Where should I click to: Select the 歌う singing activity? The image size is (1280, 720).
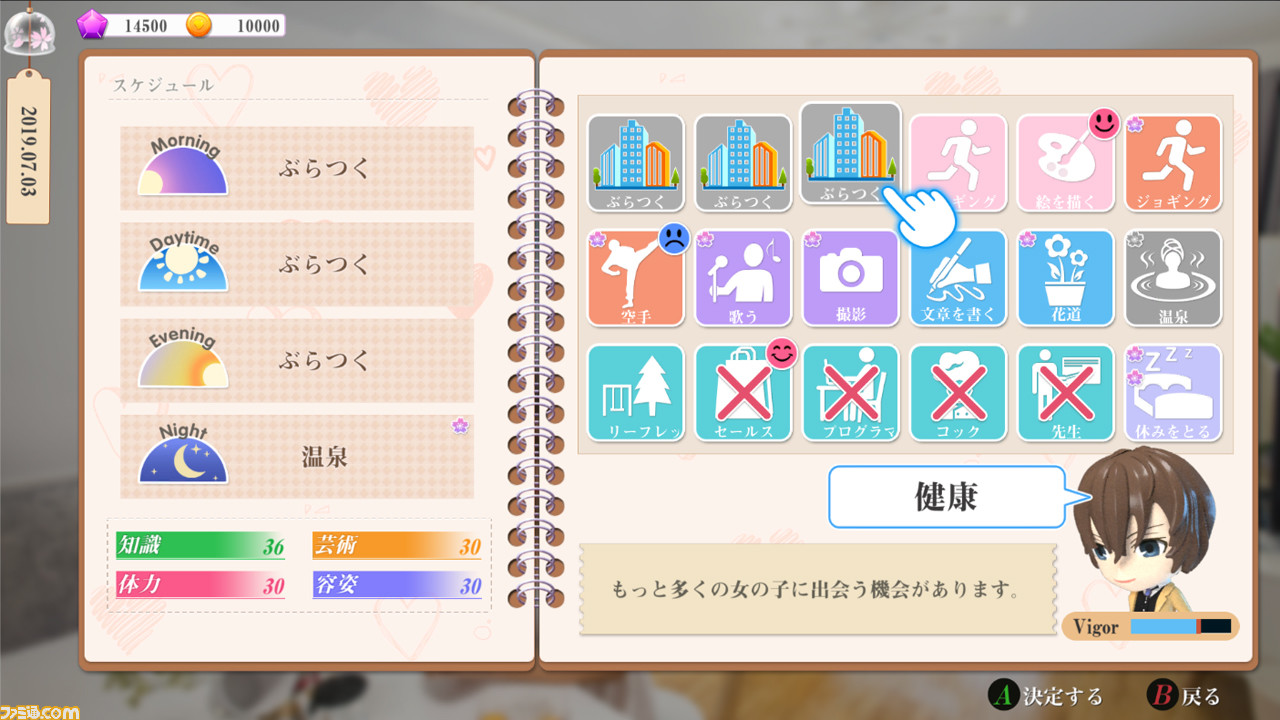pyautogui.click(x=743, y=280)
